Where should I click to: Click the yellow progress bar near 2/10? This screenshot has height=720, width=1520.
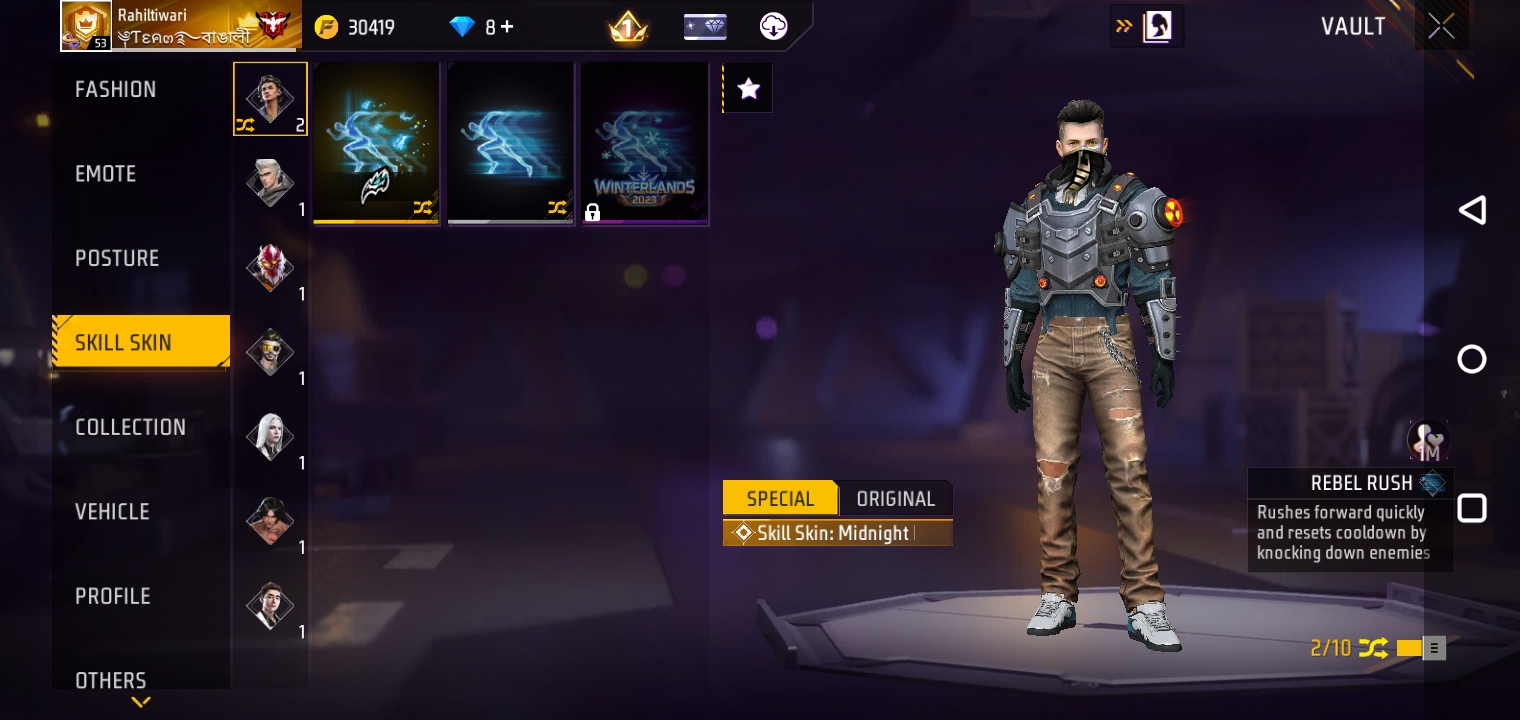(x=1412, y=648)
